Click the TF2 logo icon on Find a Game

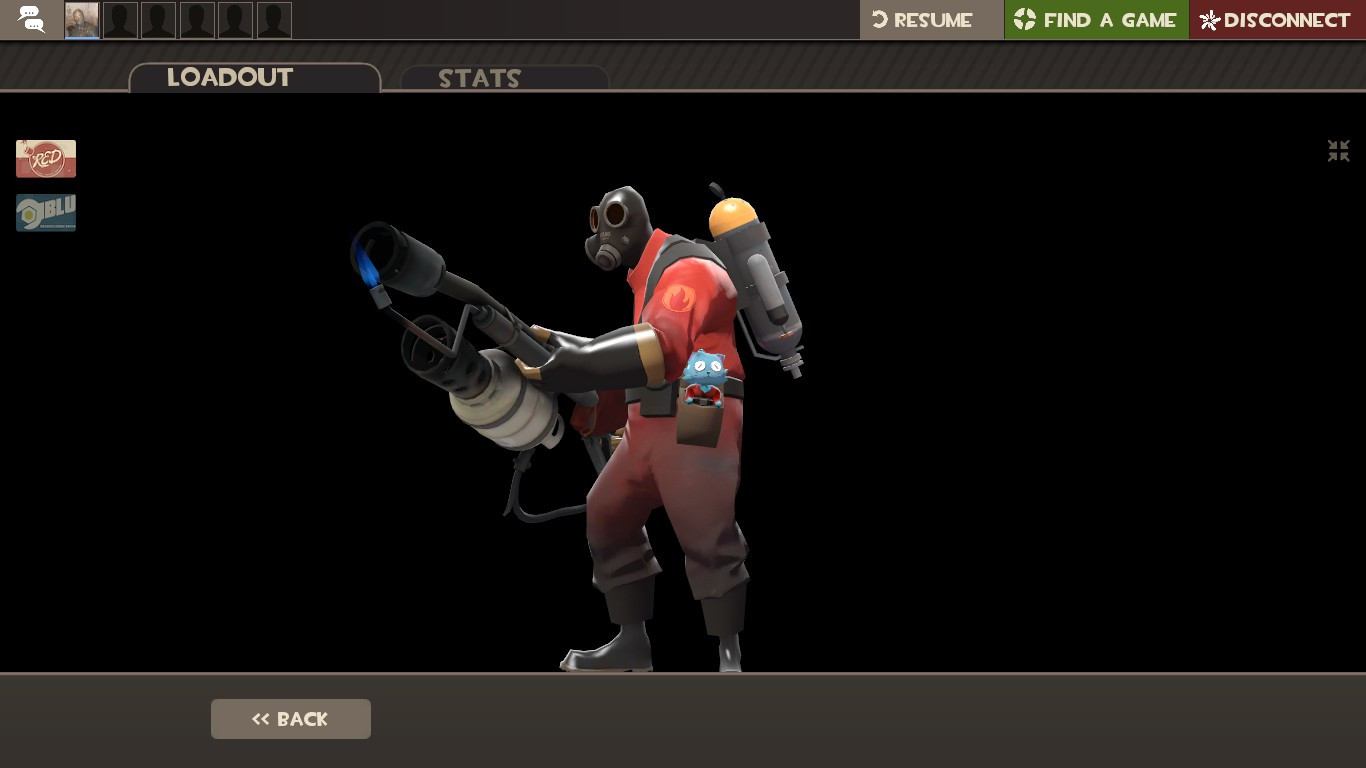point(1024,19)
